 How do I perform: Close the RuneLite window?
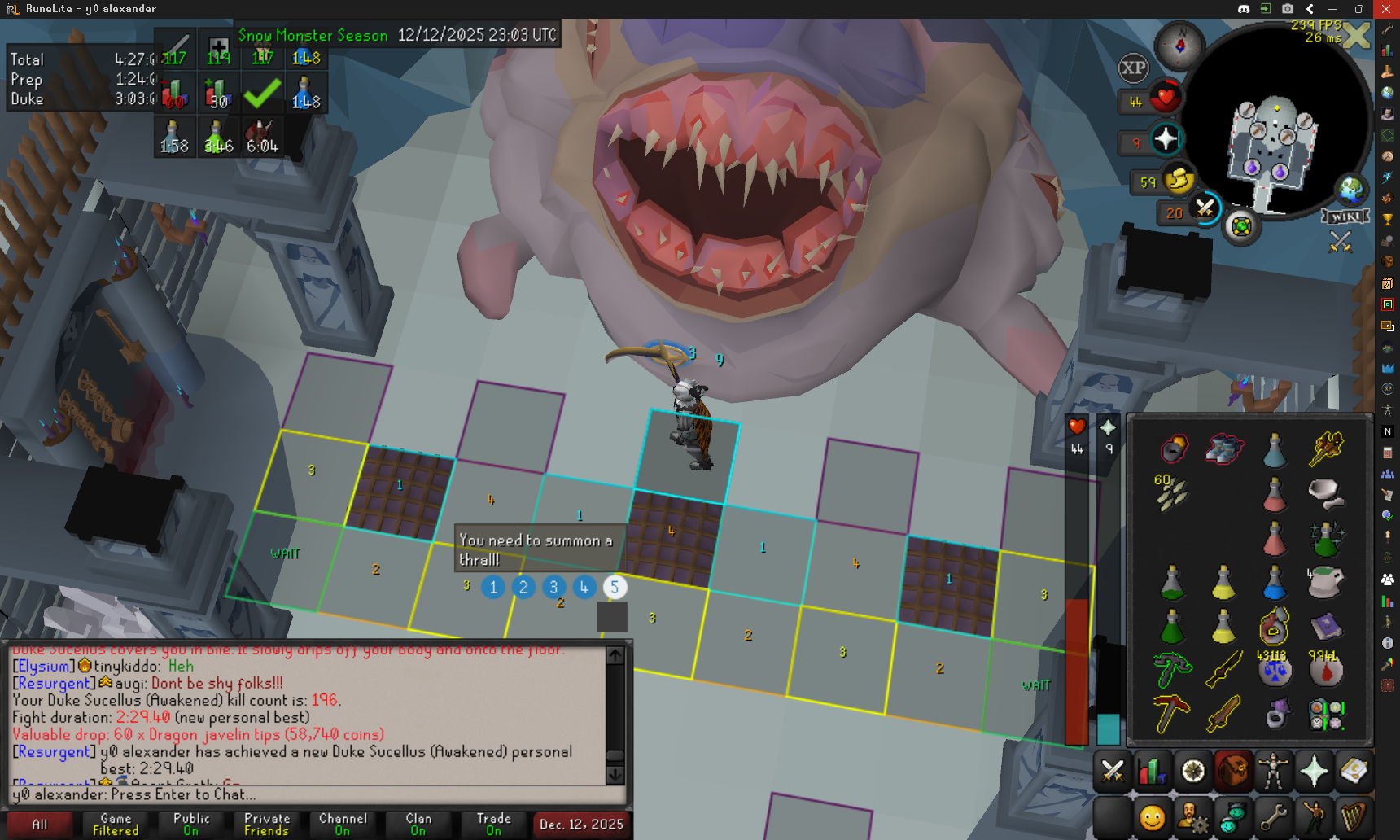pyautogui.click(x=1386, y=9)
